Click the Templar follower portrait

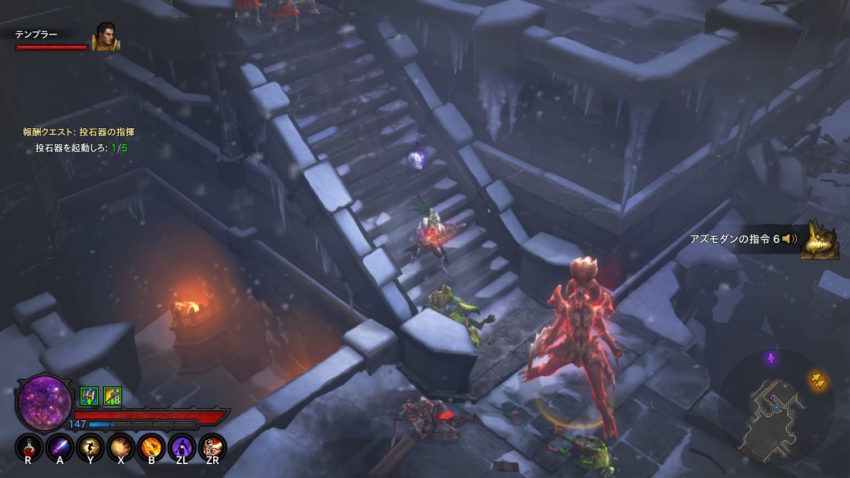click(106, 37)
